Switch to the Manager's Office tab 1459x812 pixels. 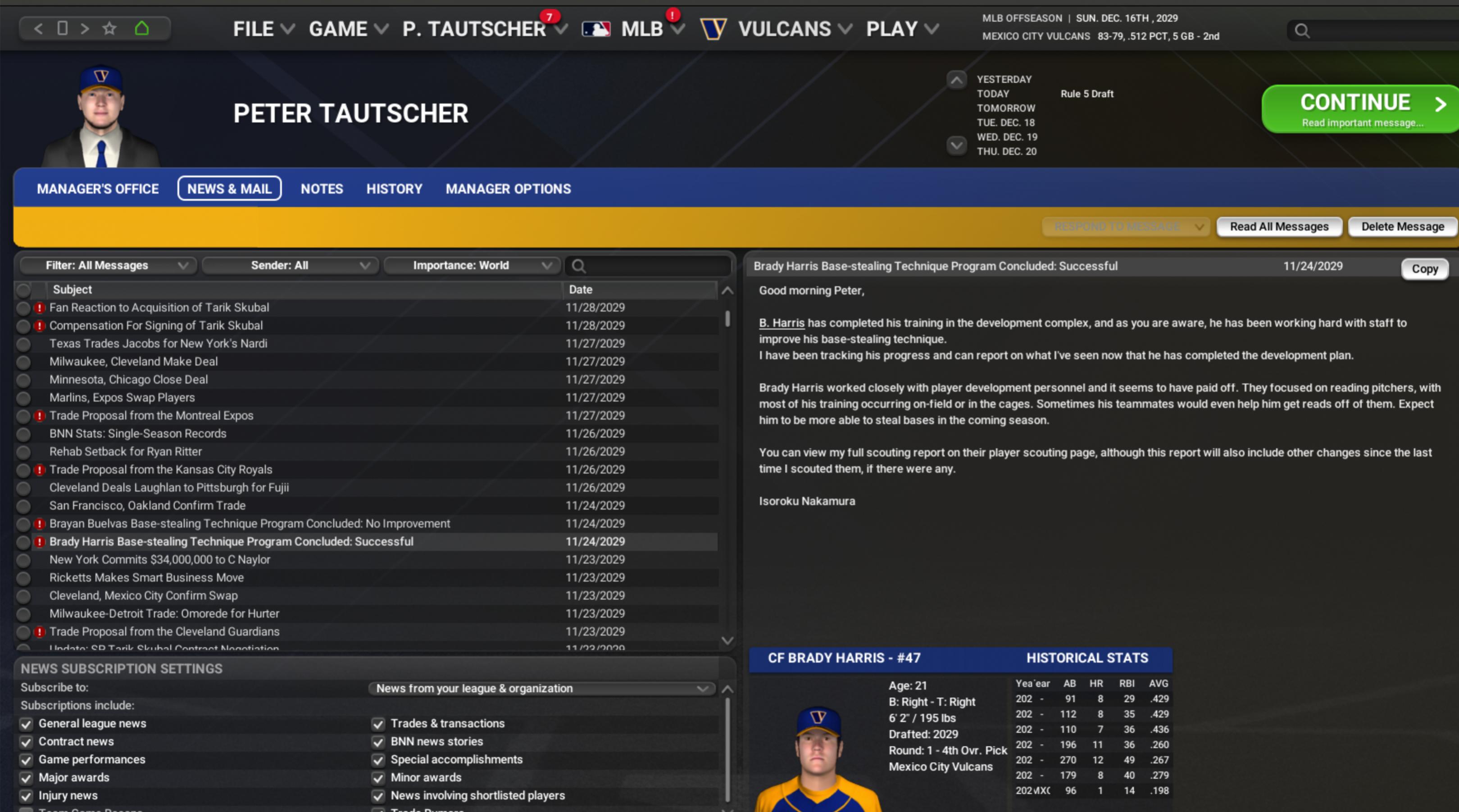pos(97,189)
